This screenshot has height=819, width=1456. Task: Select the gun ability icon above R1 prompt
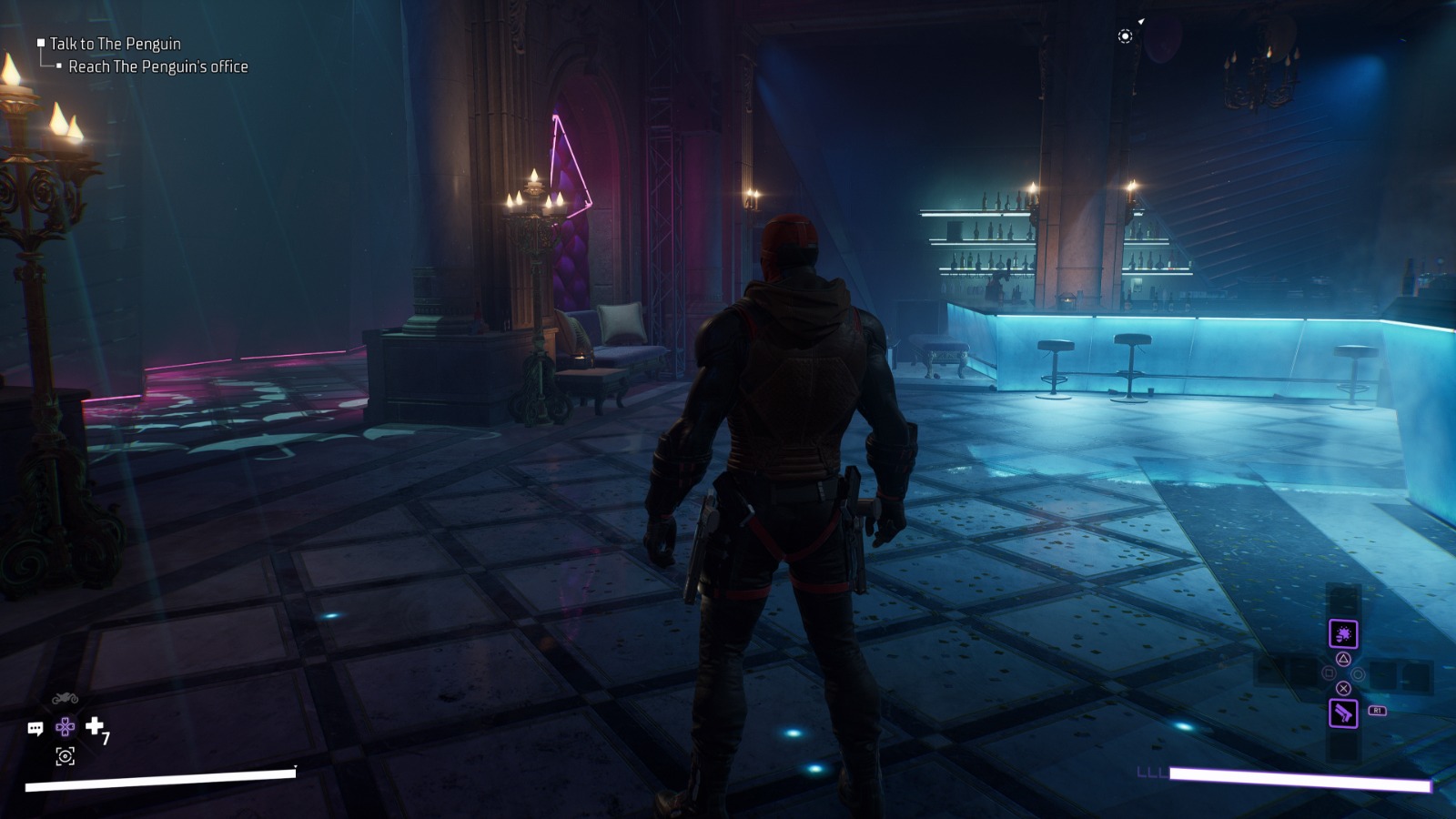(1343, 713)
